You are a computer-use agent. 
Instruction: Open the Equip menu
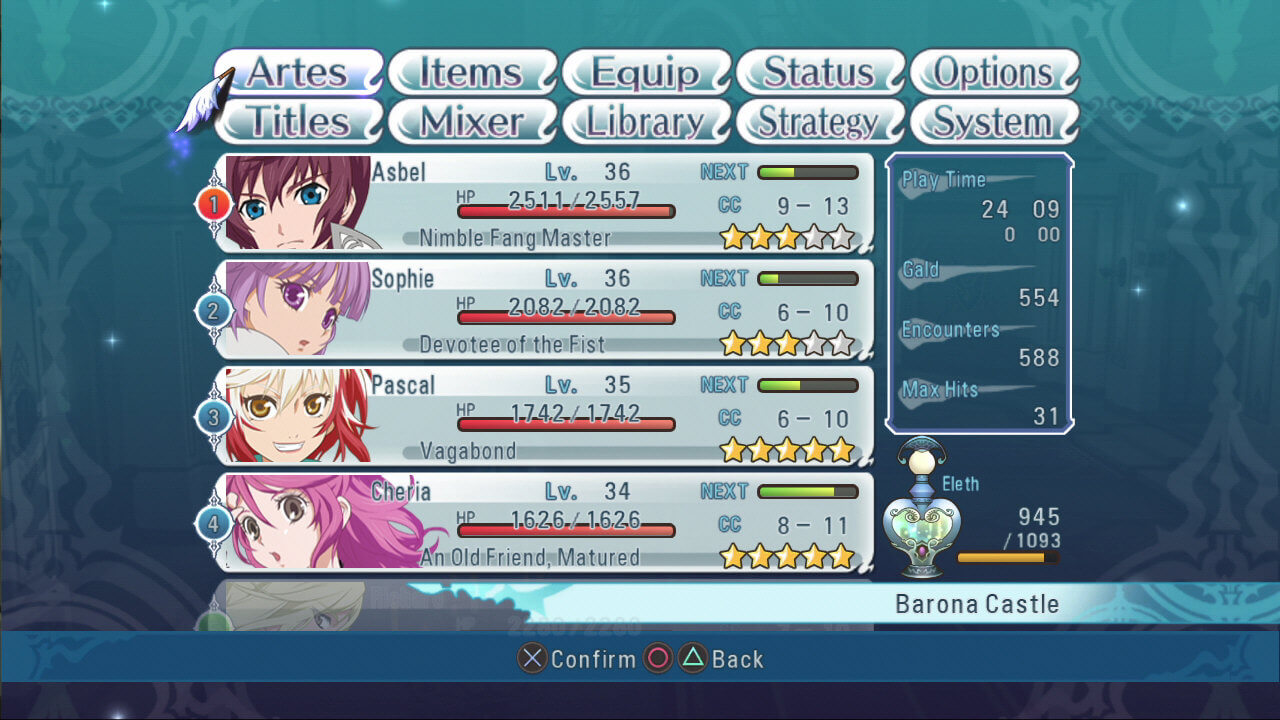[646, 72]
